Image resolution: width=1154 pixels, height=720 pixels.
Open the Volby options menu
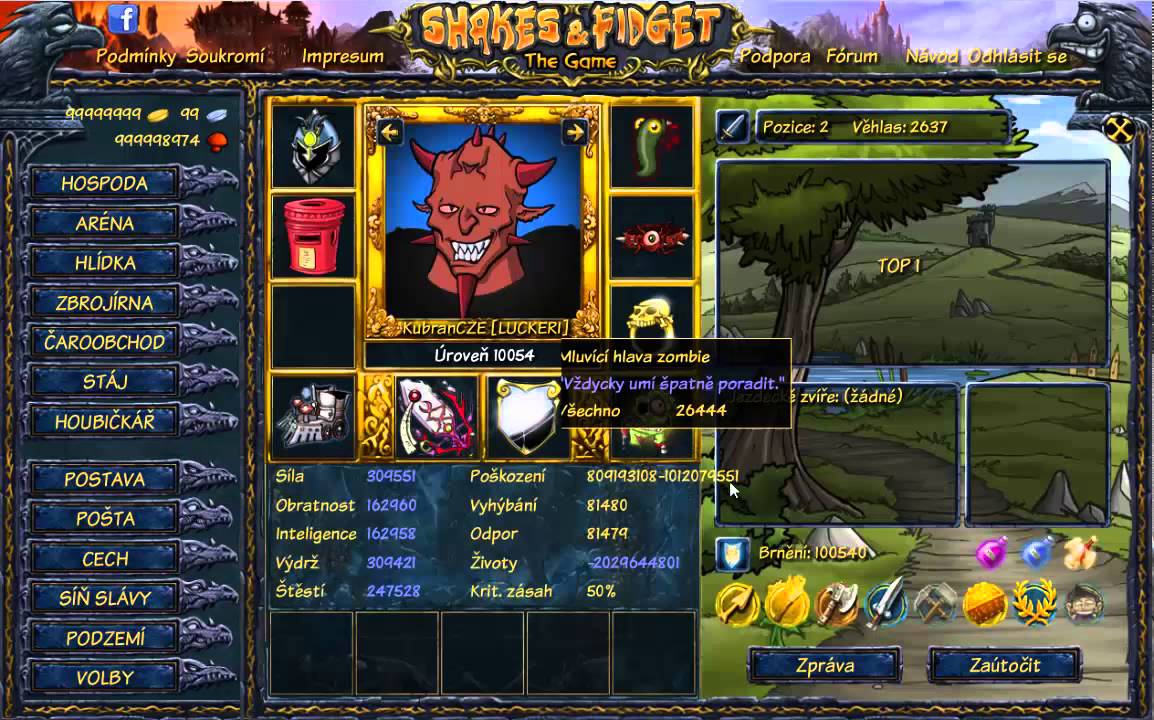click(x=104, y=677)
